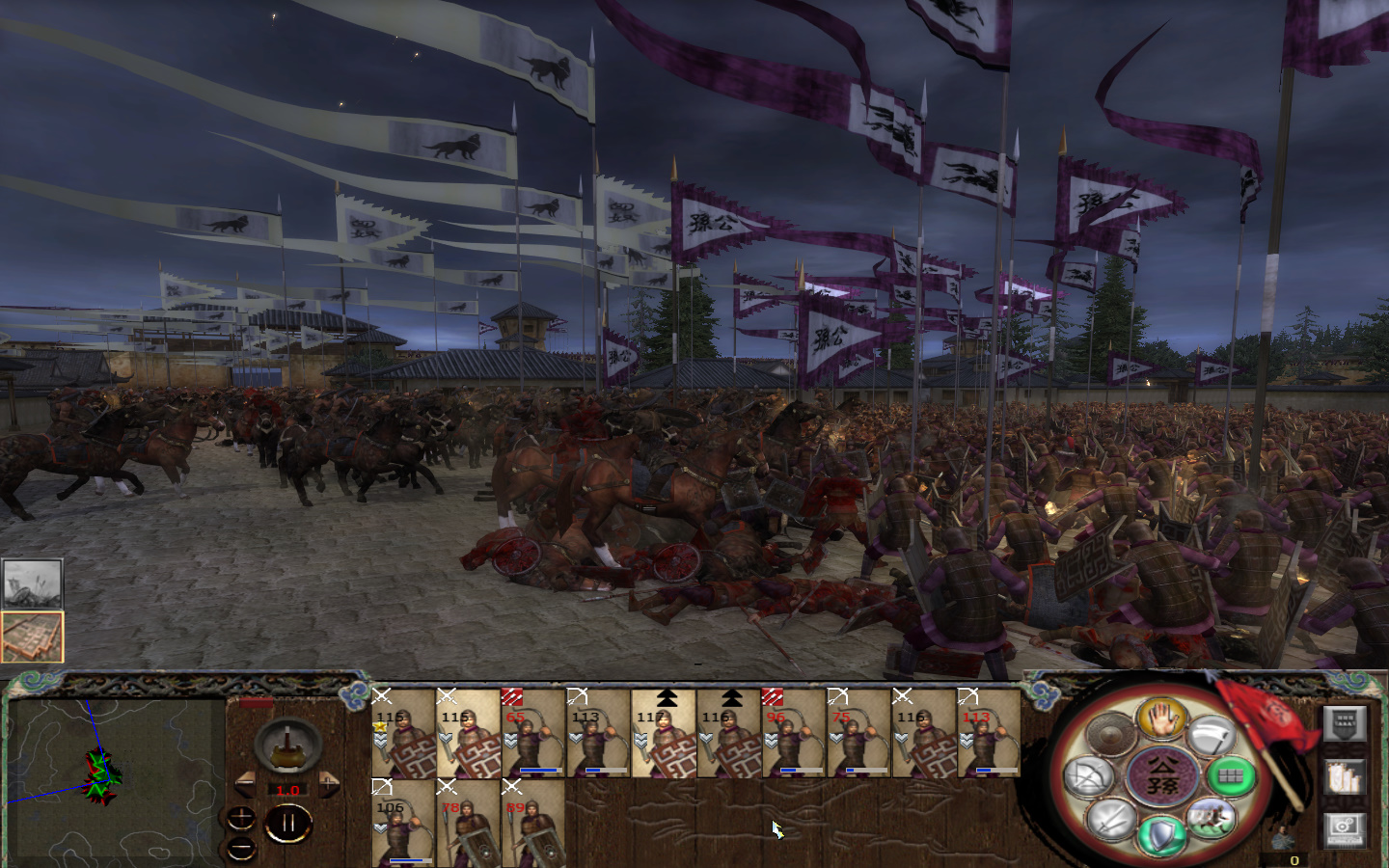Screen dimensions: 1389x868
Task: Toggle unit banners using the flags icon
Action: (x=1343, y=776)
